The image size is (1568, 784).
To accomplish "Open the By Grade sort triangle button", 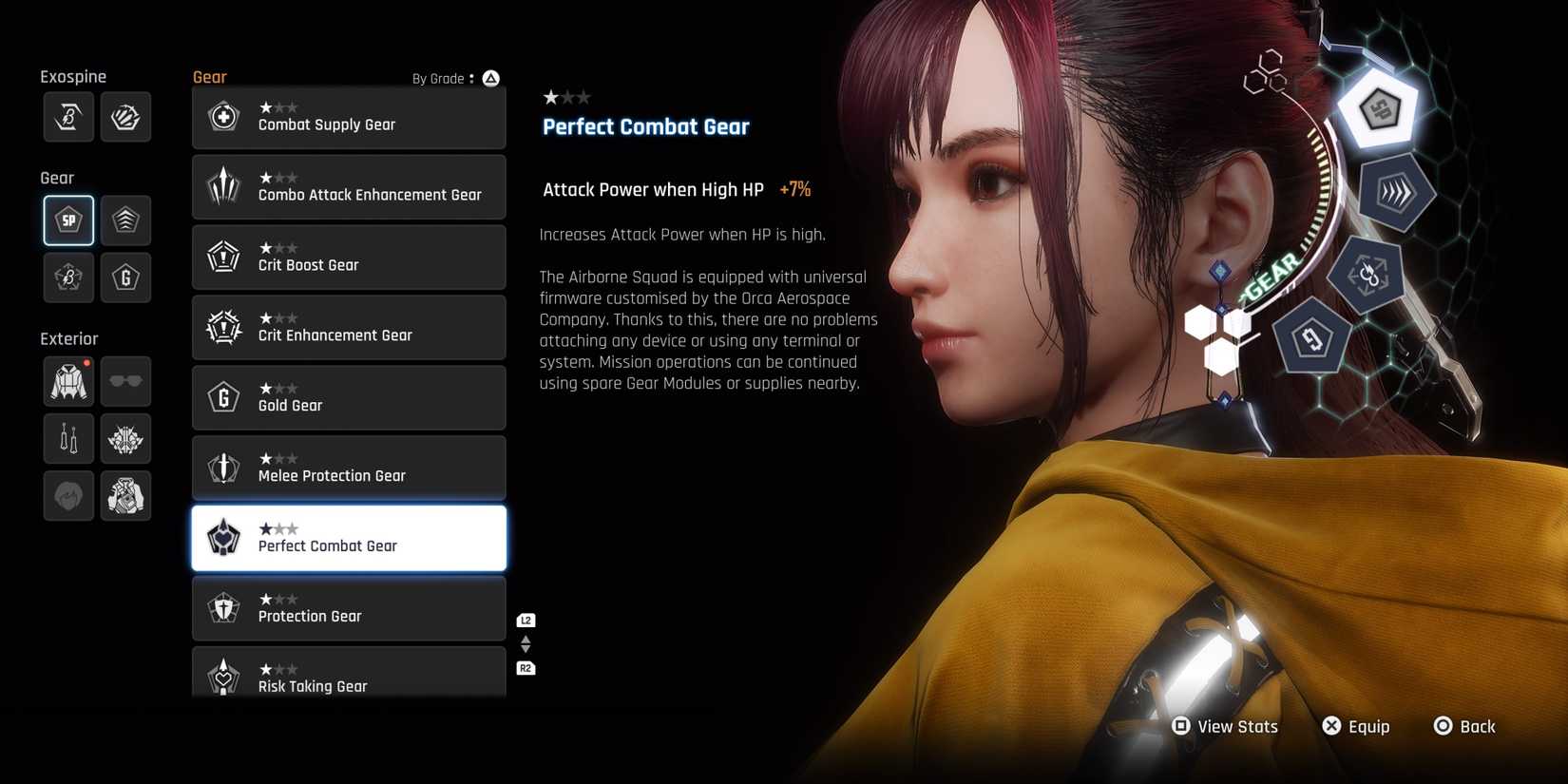I will [x=491, y=79].
